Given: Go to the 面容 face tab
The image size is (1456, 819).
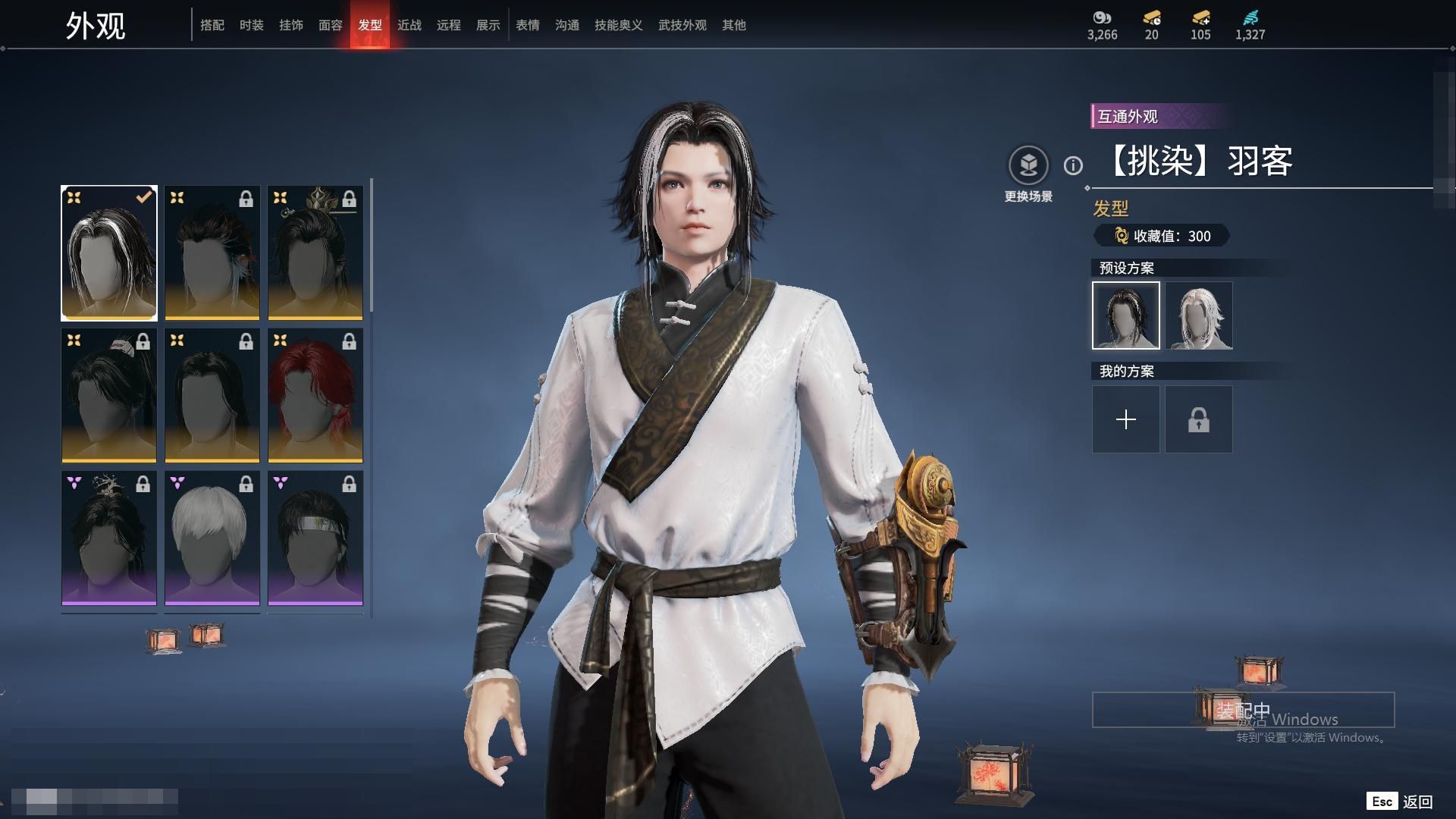Looking at the screenshot, I should pos(330,25).
